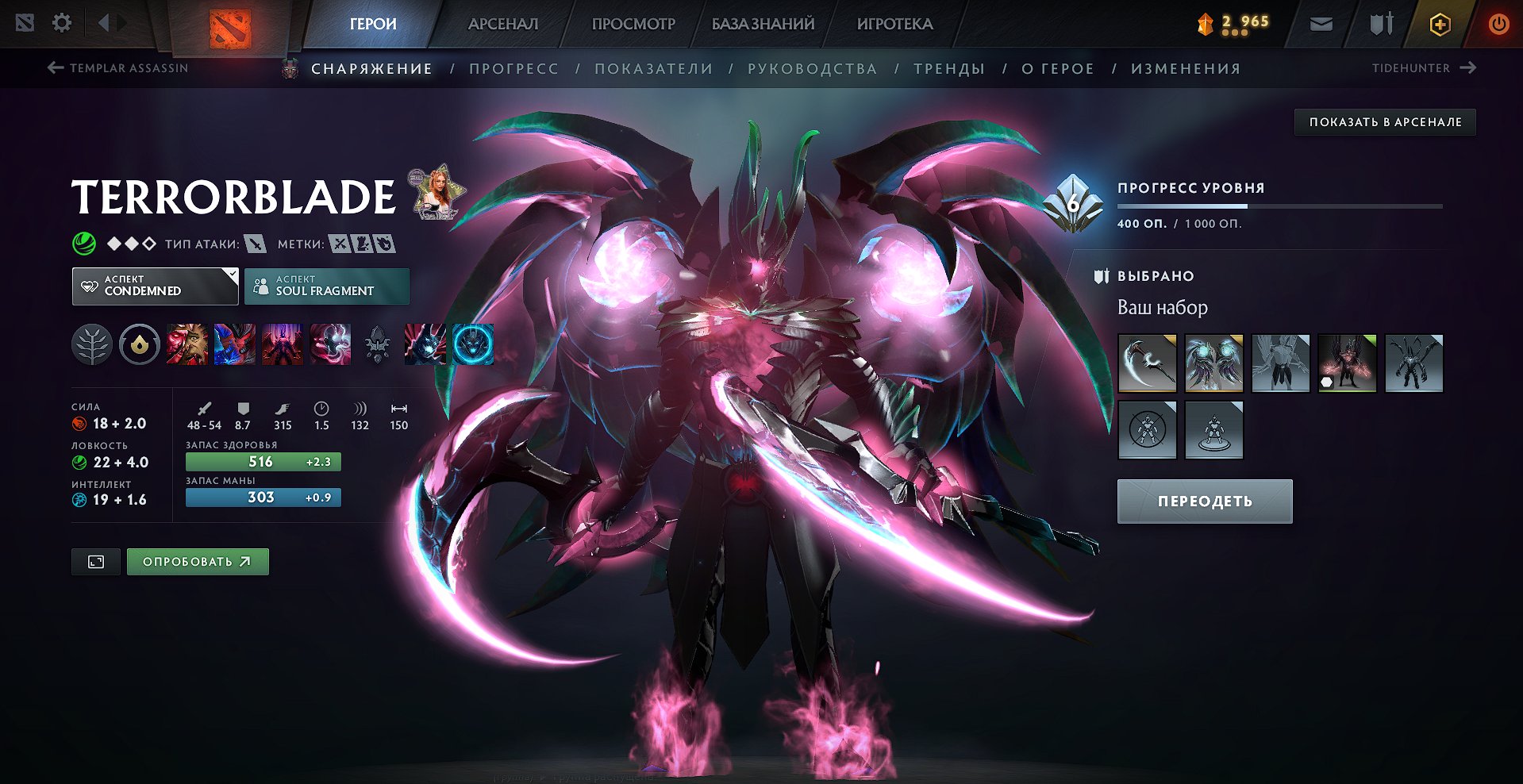Go to the База знаний tab
This screenshot has height=784, width=1523.
point(763,24)
